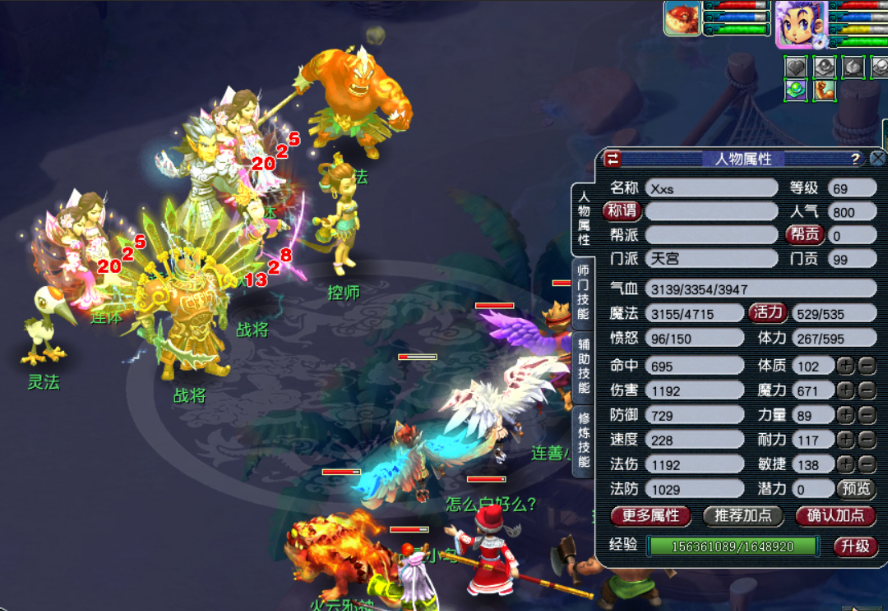
Task: Close the character attributes panel
Action: [x=877, y=158]
